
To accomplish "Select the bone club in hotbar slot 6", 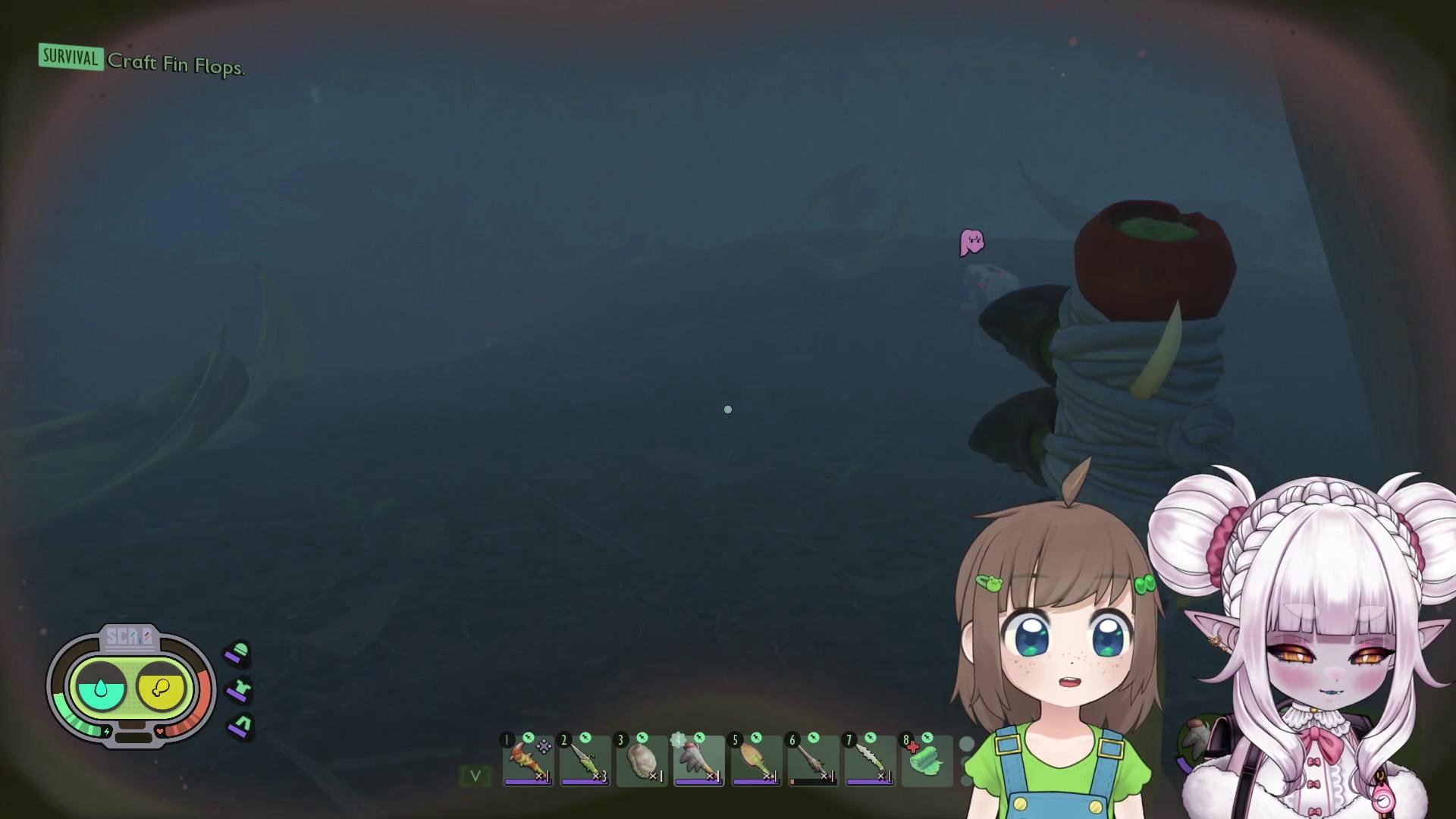I will 813,761.
